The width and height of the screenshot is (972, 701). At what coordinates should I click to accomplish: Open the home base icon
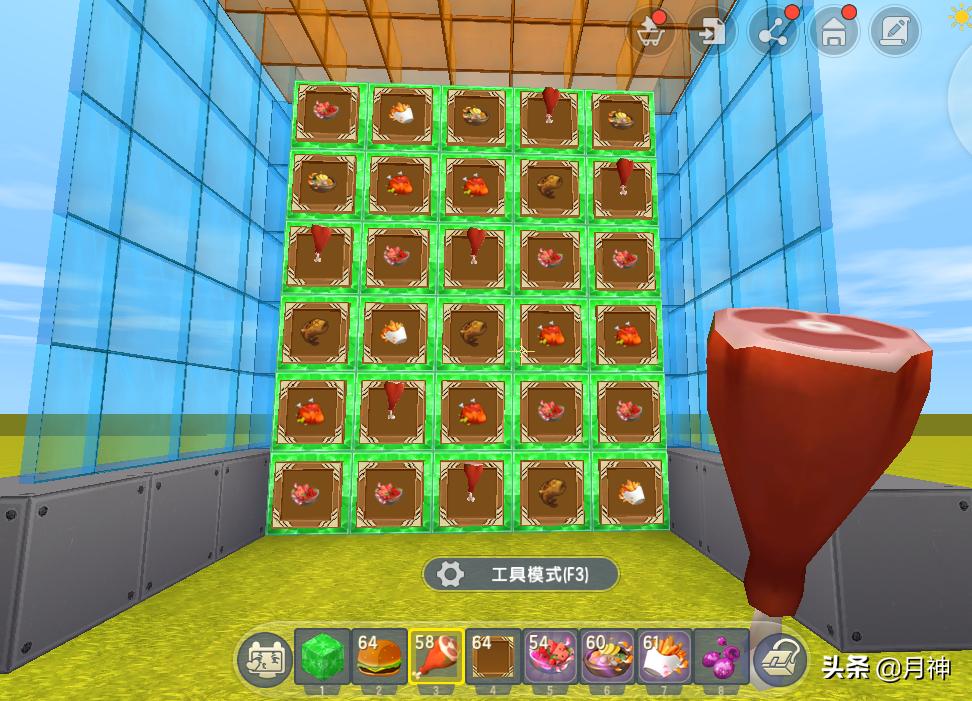[x=834, y=33]
